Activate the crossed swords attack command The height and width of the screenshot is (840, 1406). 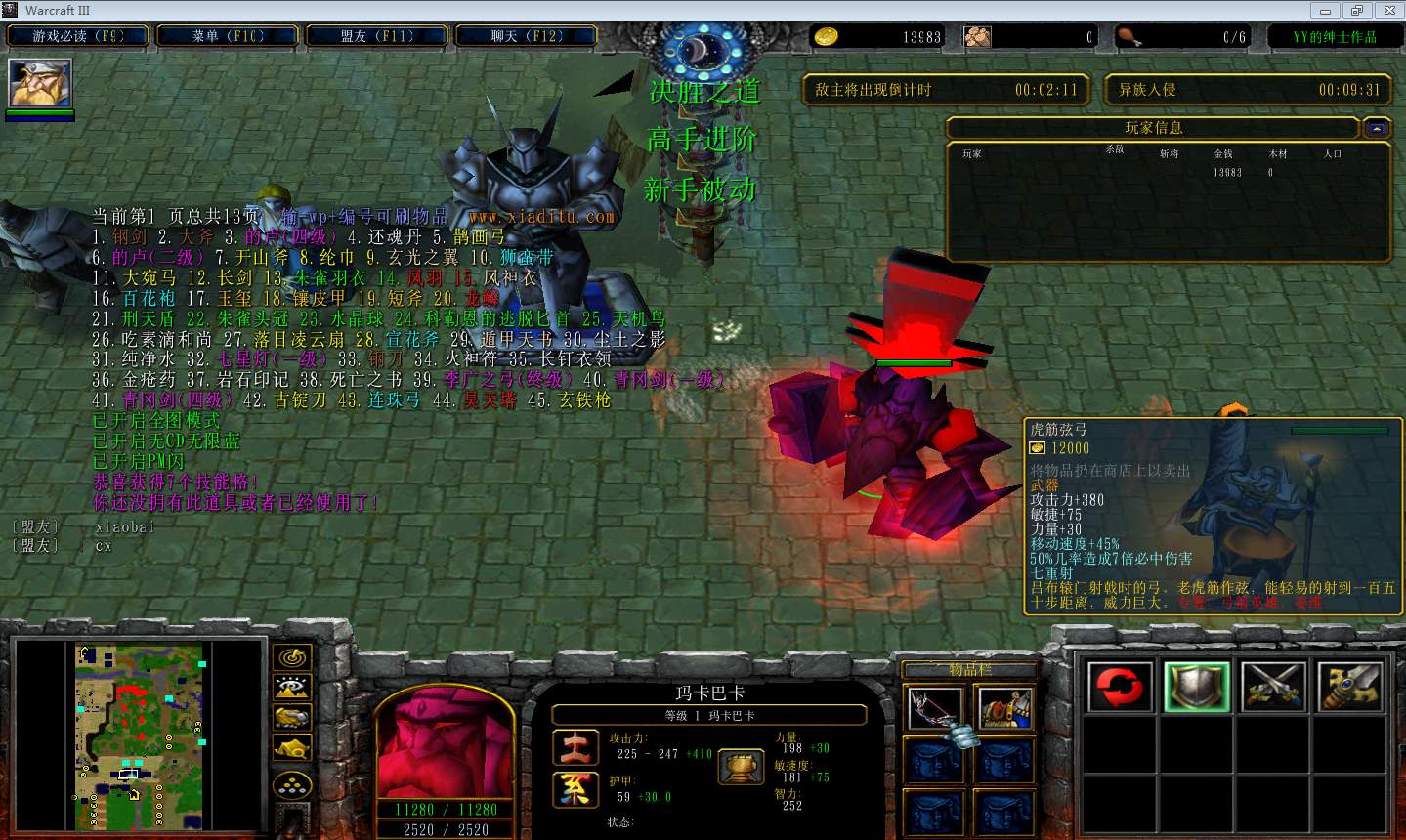(x=1273, y=686)
